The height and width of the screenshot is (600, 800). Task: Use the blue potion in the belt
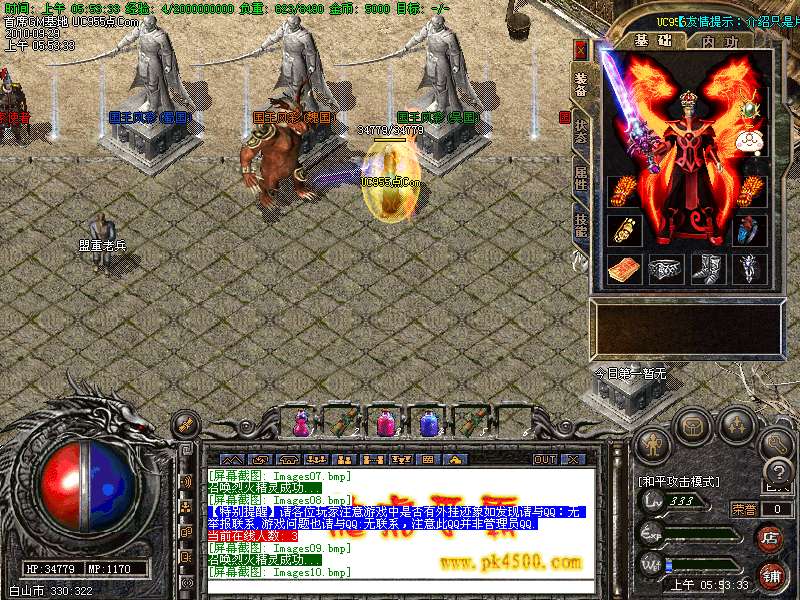pos(429,423)
